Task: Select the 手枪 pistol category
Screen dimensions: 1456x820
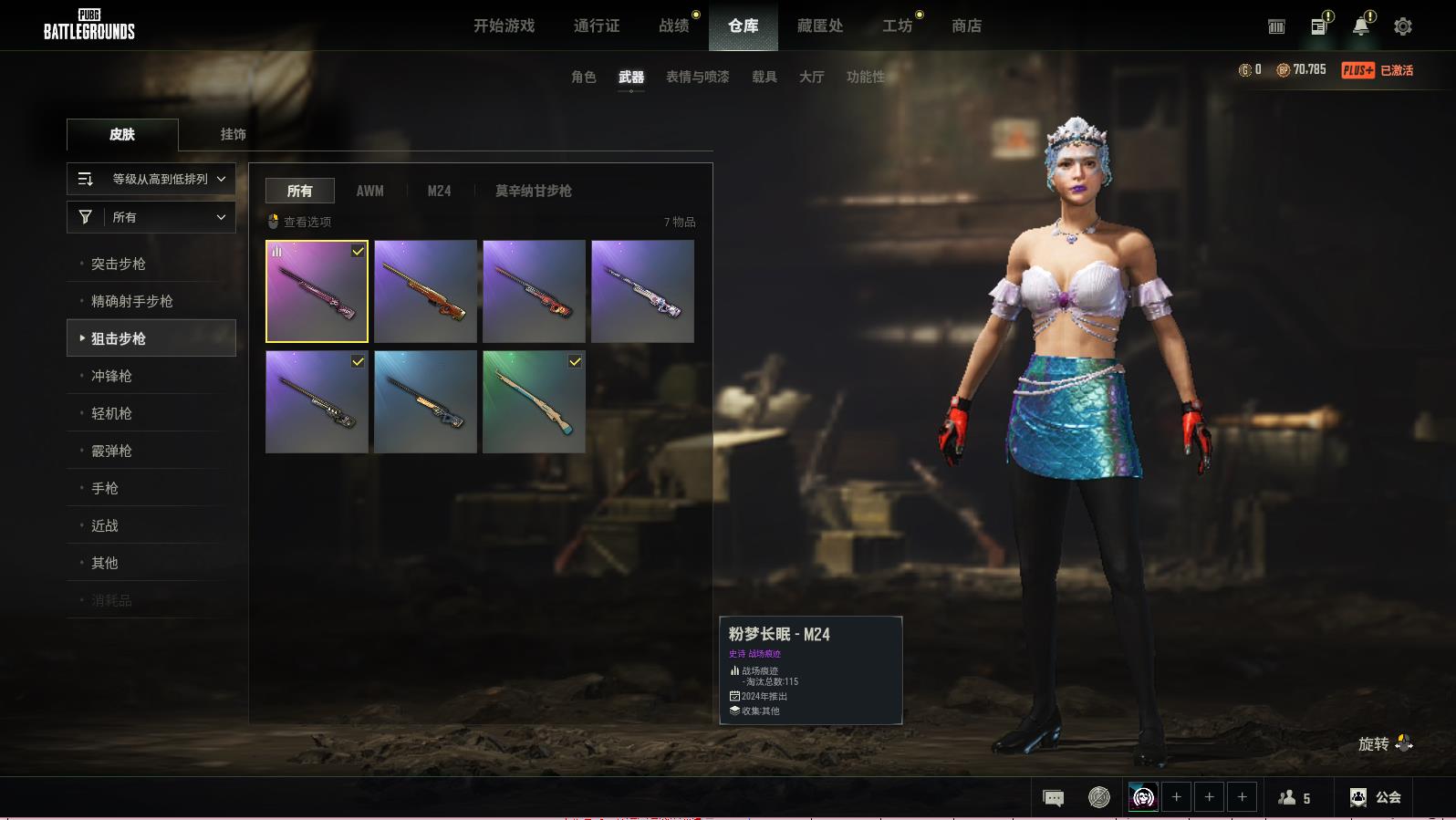Action: pos(105,488)
